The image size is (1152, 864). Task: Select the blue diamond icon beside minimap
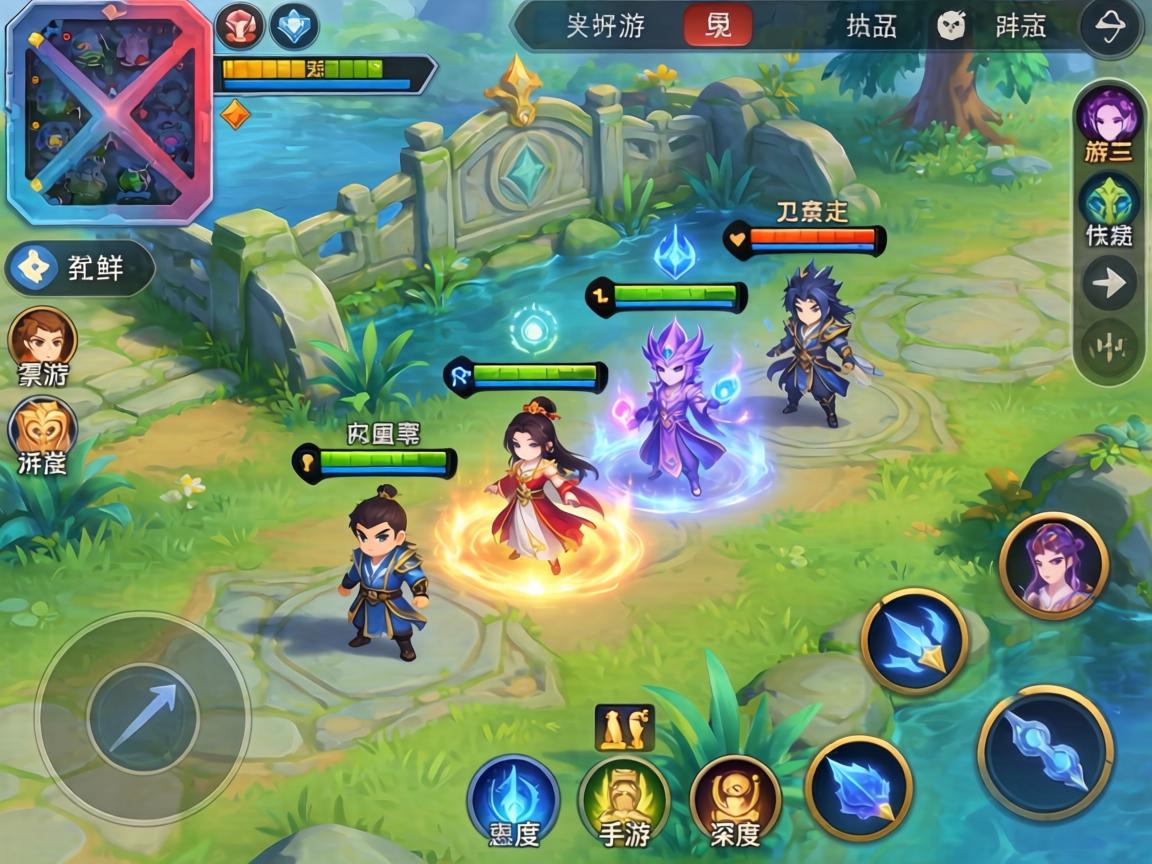294,27
